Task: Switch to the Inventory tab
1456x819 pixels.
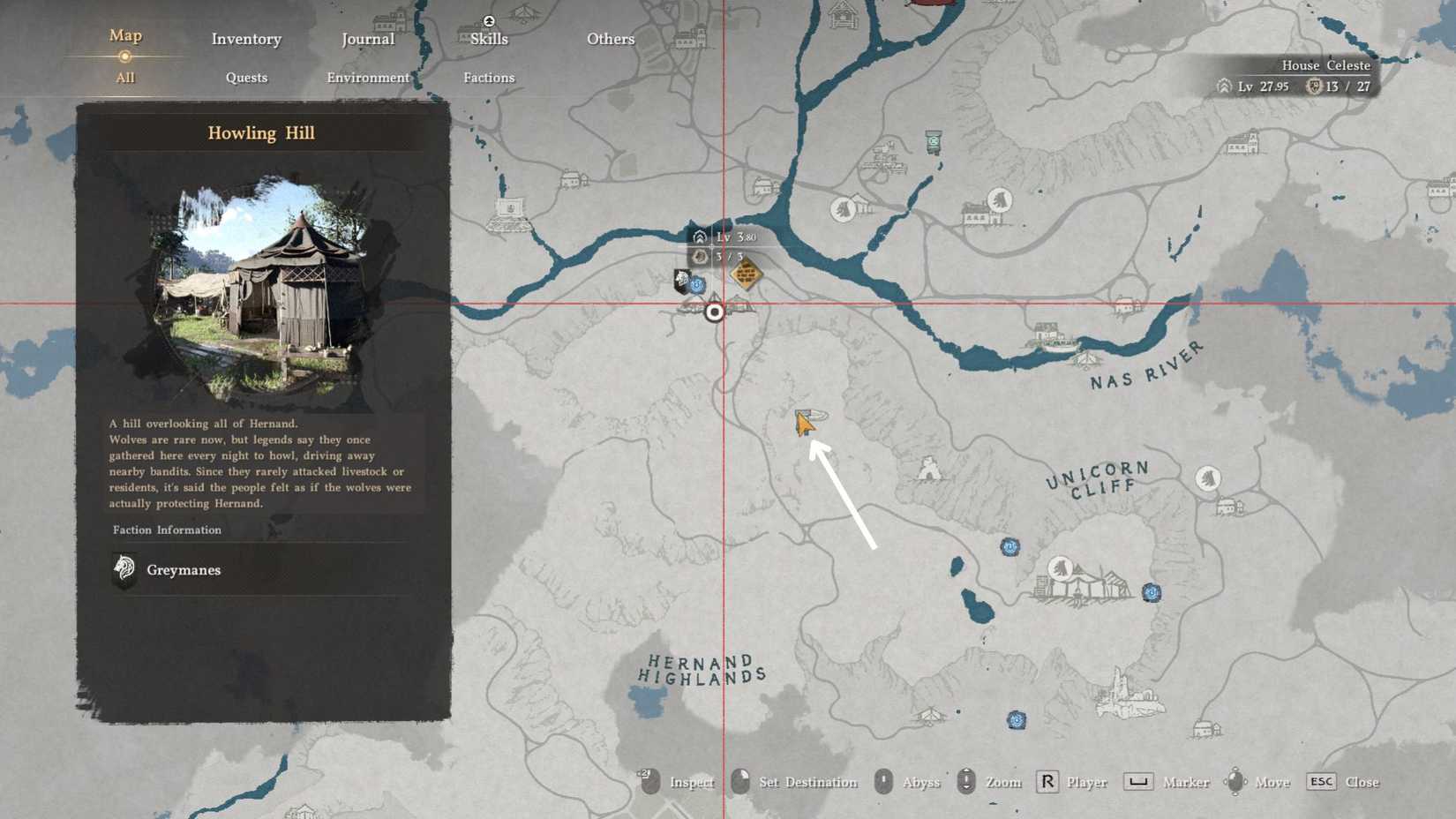Action: pos(245,39)
